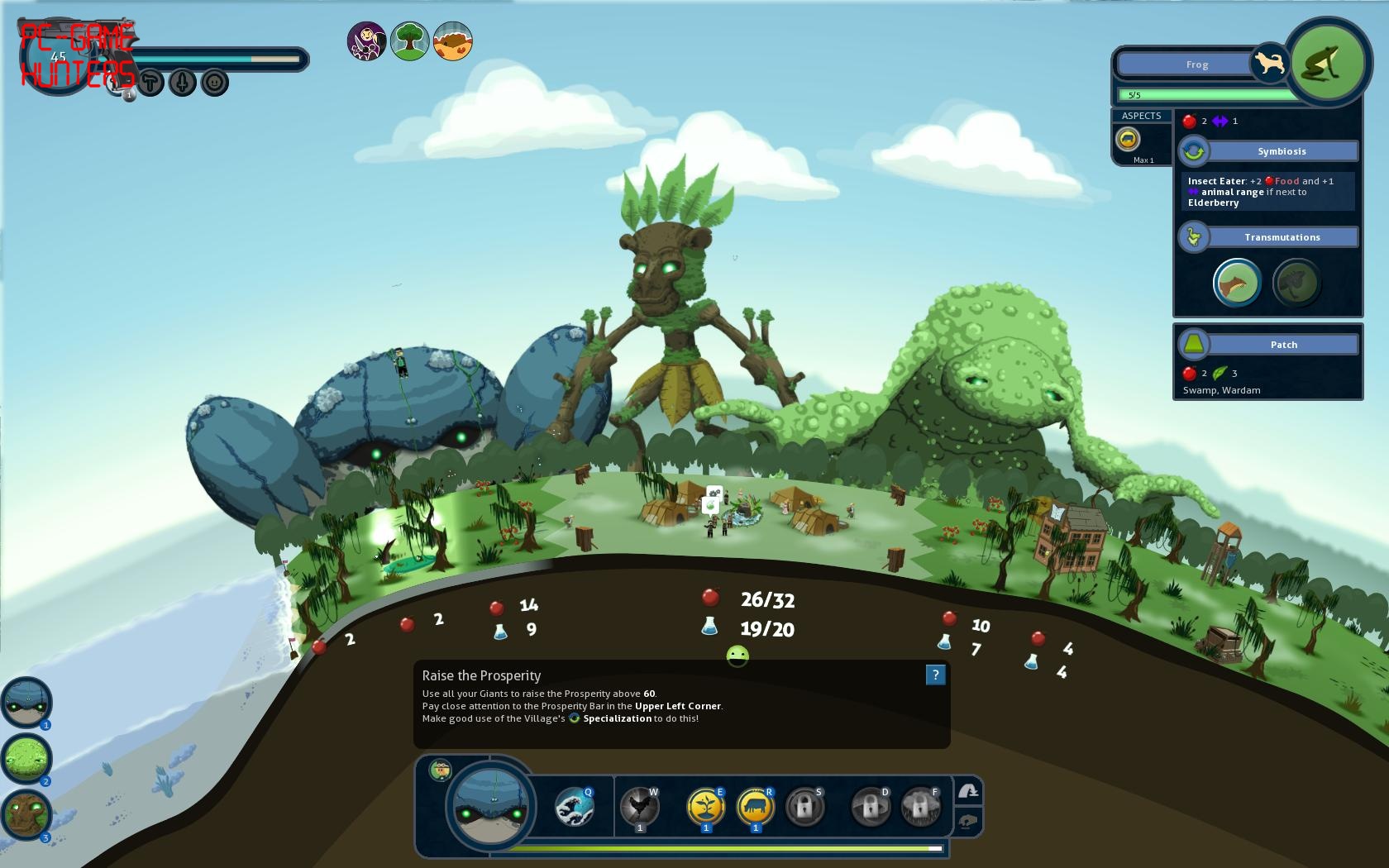Screen dimensions: 1389x868
Task: Select the blue Ocean Giant portrait
Action: [26, 702]
